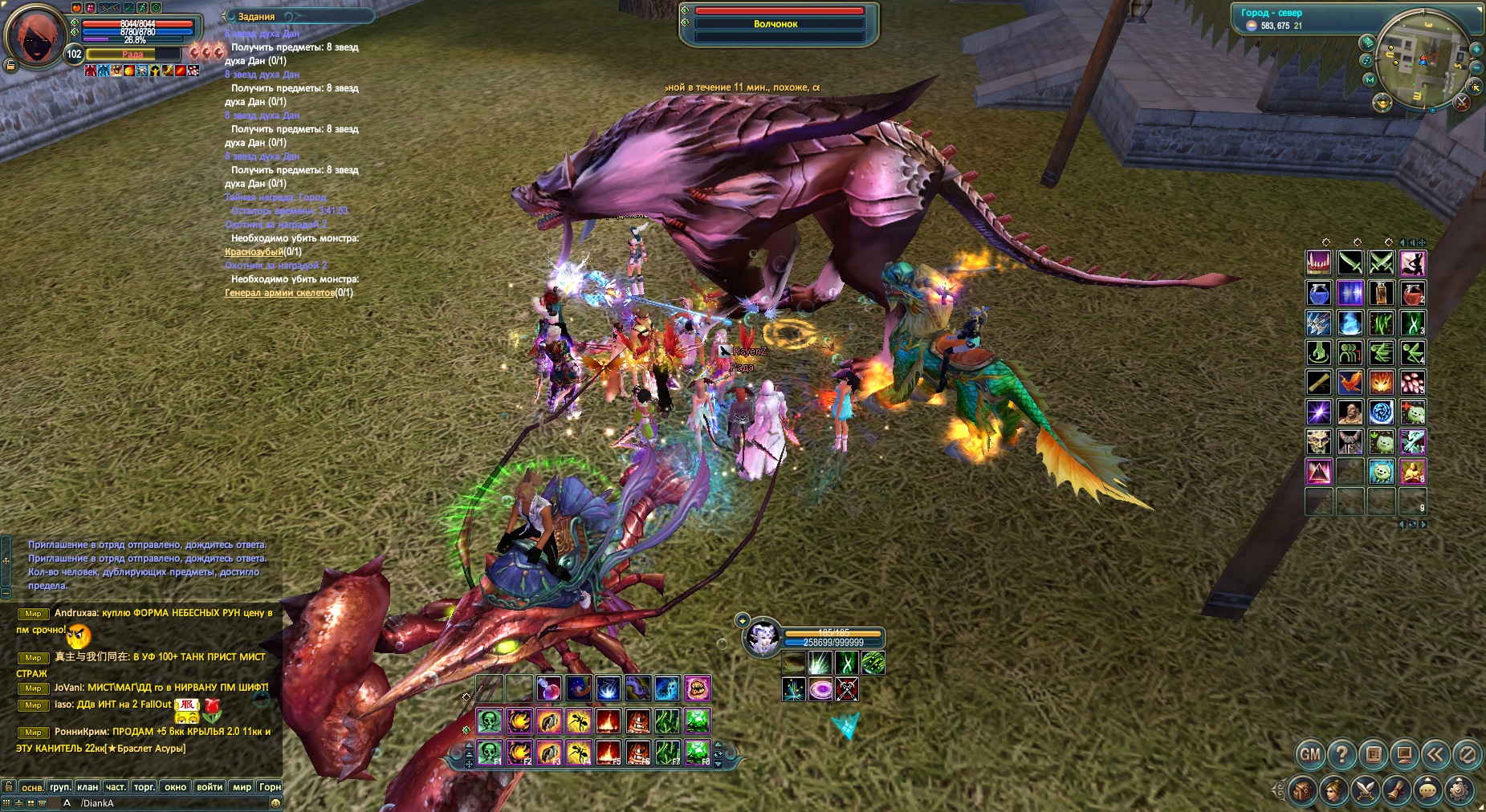Open the minimap in the top-right corner
The image size is (1486, 812).
tap(1422, 60)
